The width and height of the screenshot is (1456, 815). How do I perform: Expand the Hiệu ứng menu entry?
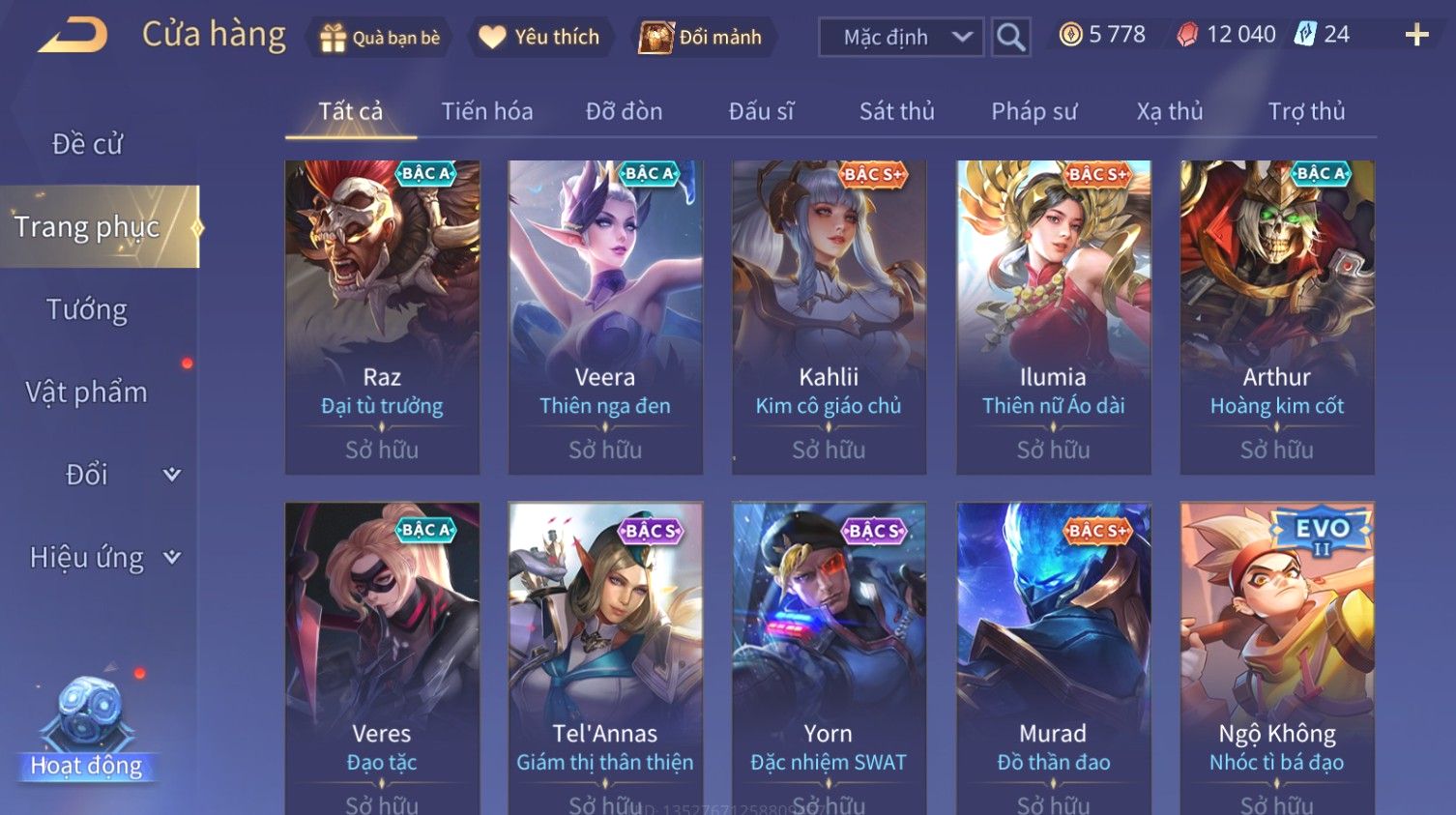tap(103, 557)
